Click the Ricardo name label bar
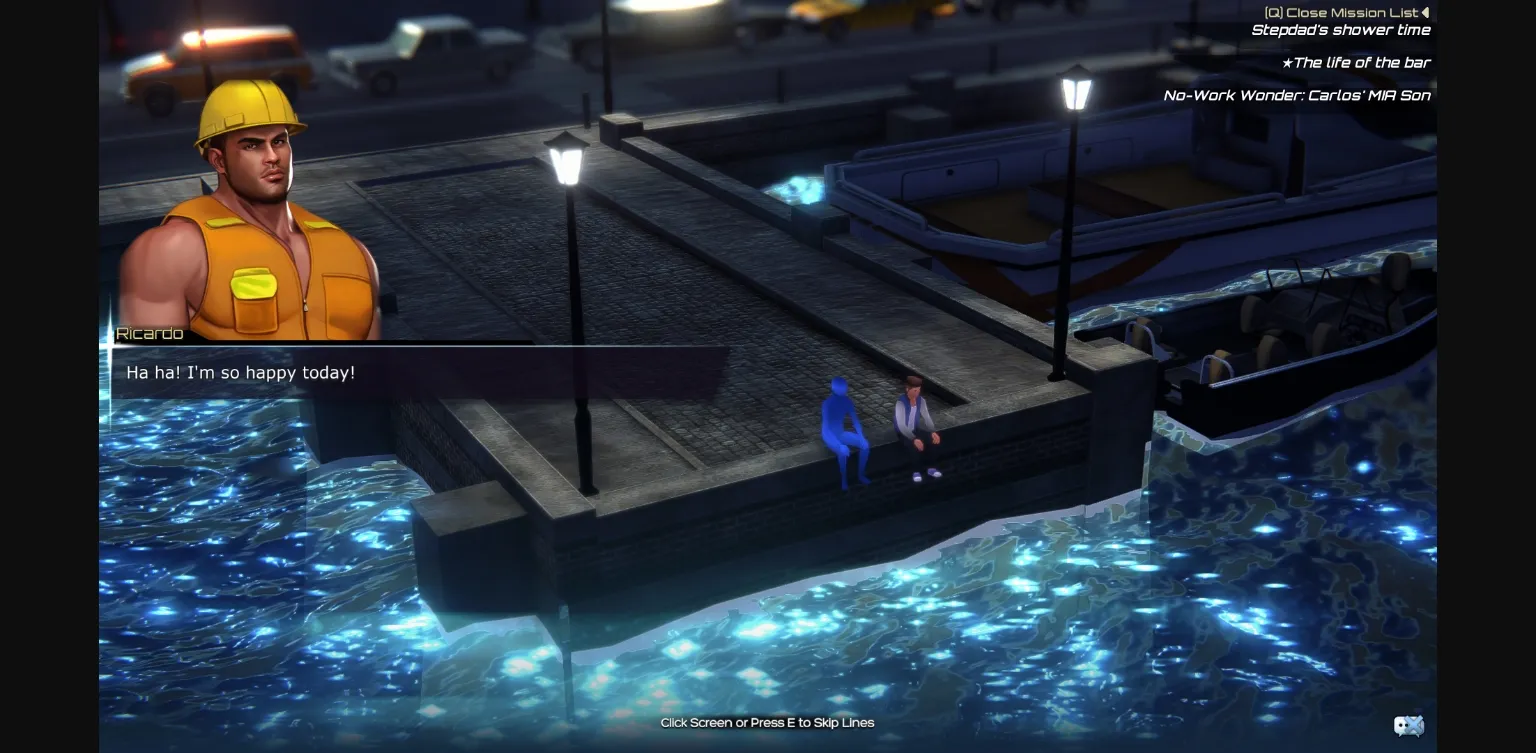Screen dimensions: 1536x753 (148, 333)
